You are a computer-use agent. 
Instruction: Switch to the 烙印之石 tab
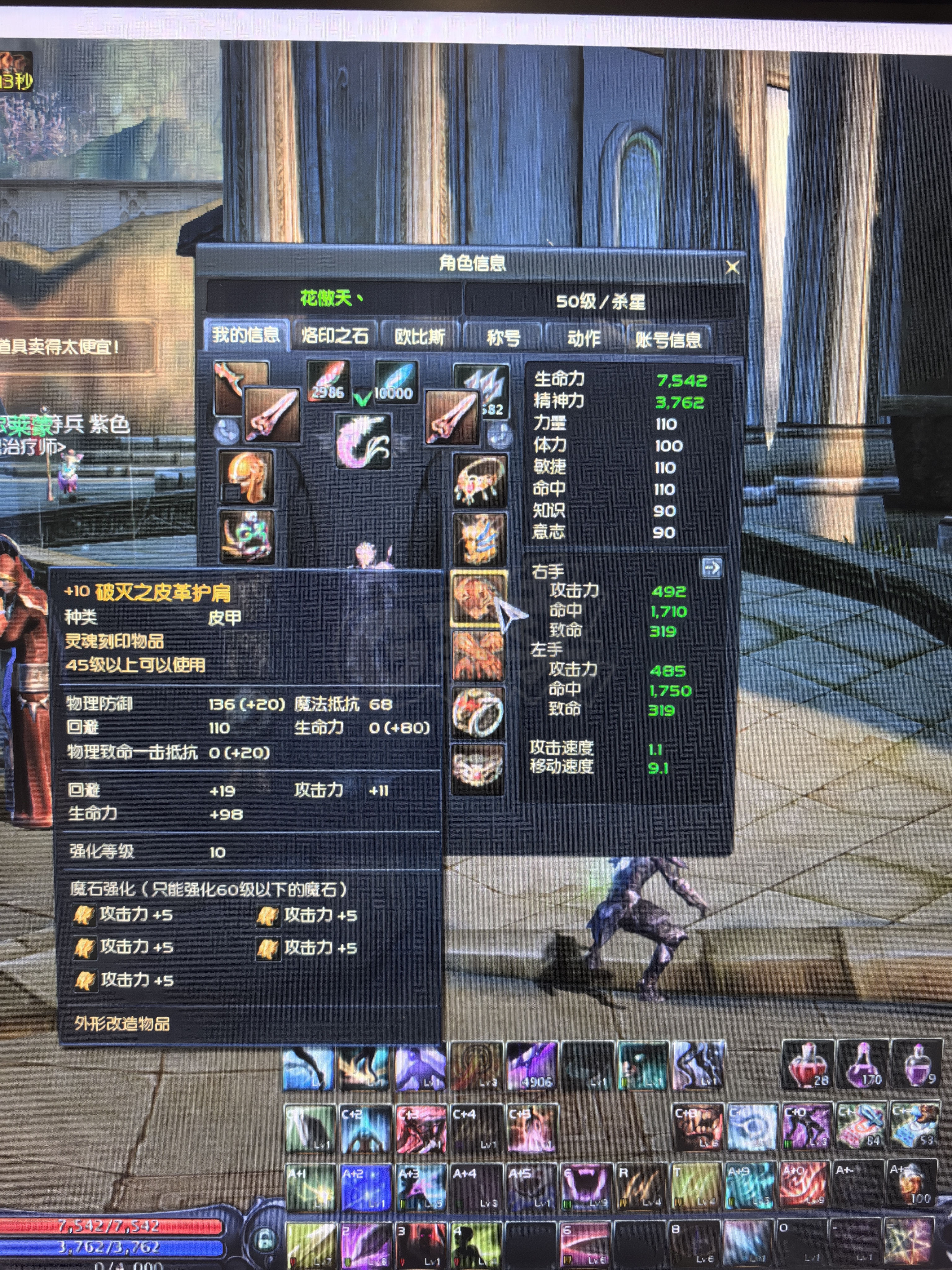(x=335, y=335)
